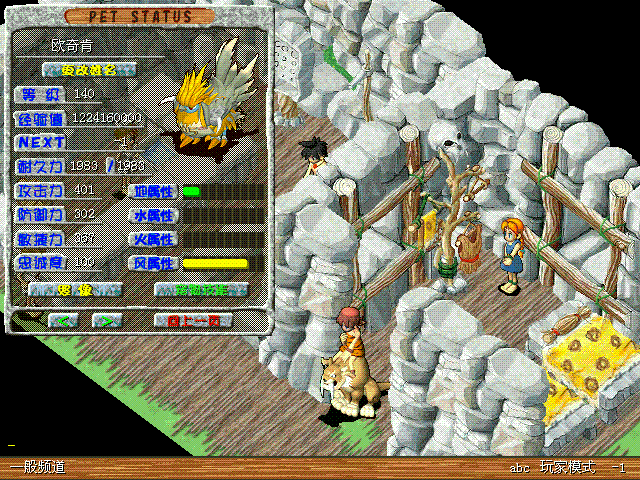Click the 玩家模式 player mode label
The width and height of the screenshot is (640, 480).
click(x=568, y=467)
